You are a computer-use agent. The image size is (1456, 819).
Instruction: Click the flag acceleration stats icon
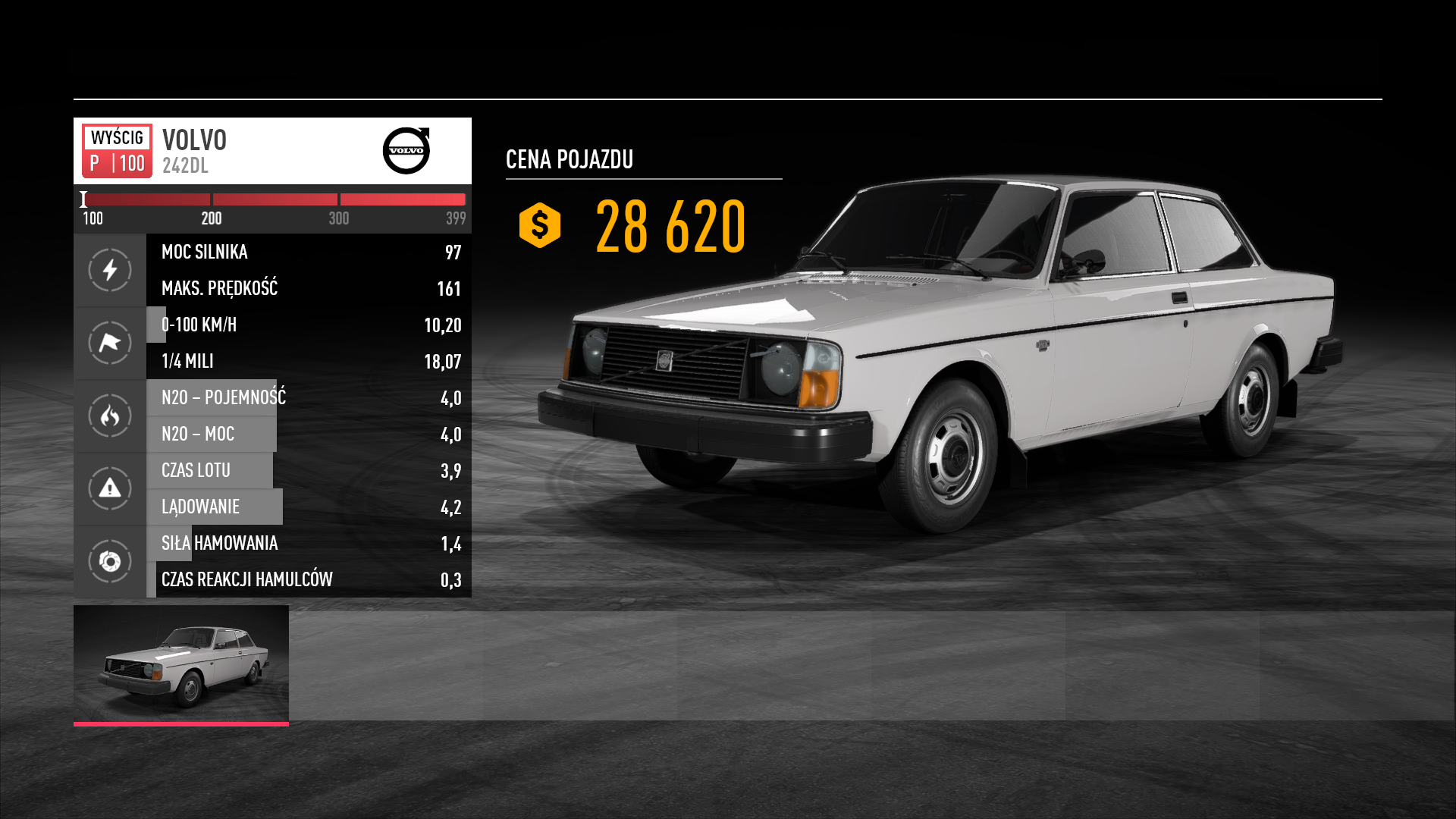[110, 343]
